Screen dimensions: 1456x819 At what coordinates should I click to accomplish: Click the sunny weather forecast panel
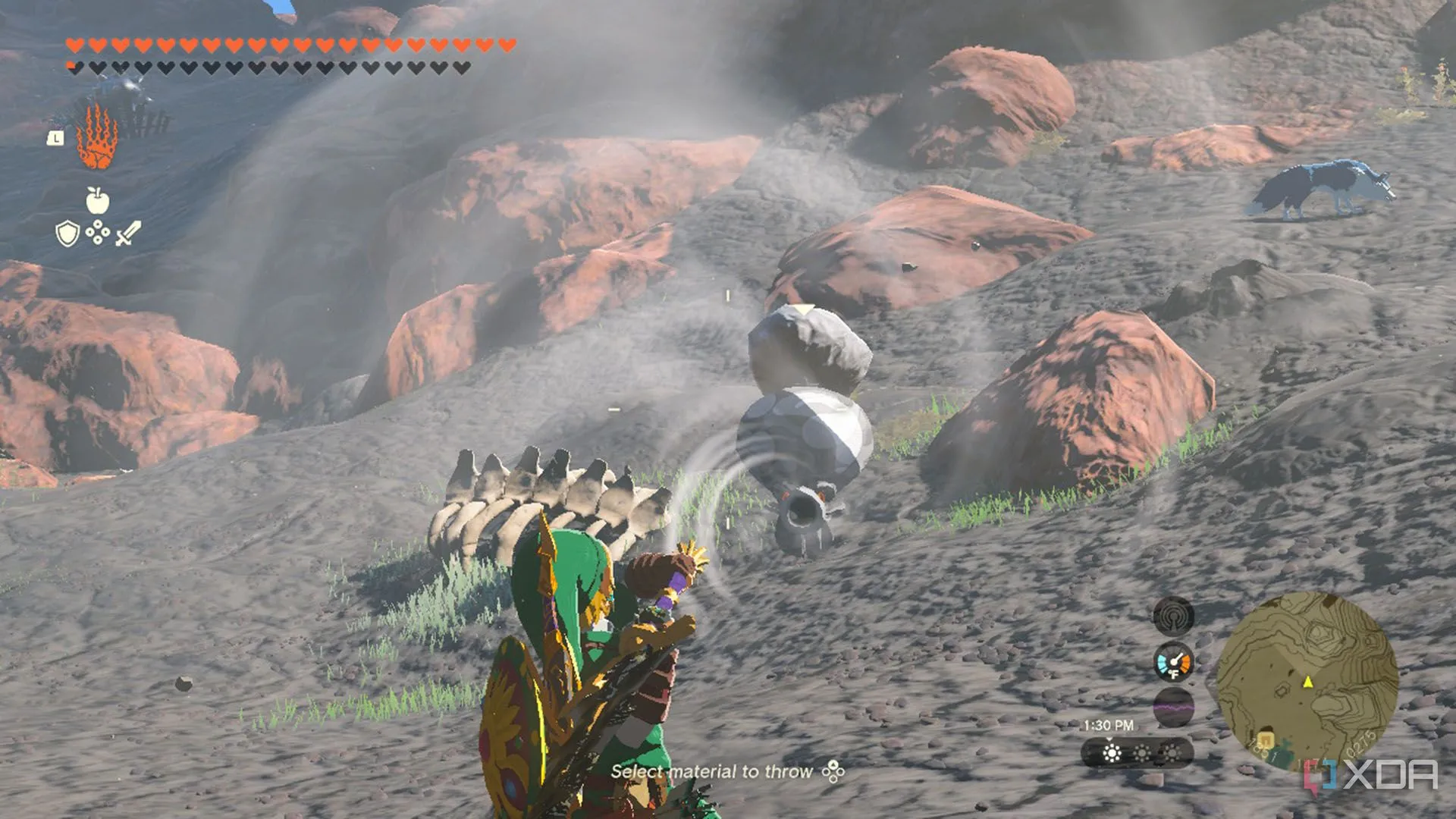(x=1137, y=753)
